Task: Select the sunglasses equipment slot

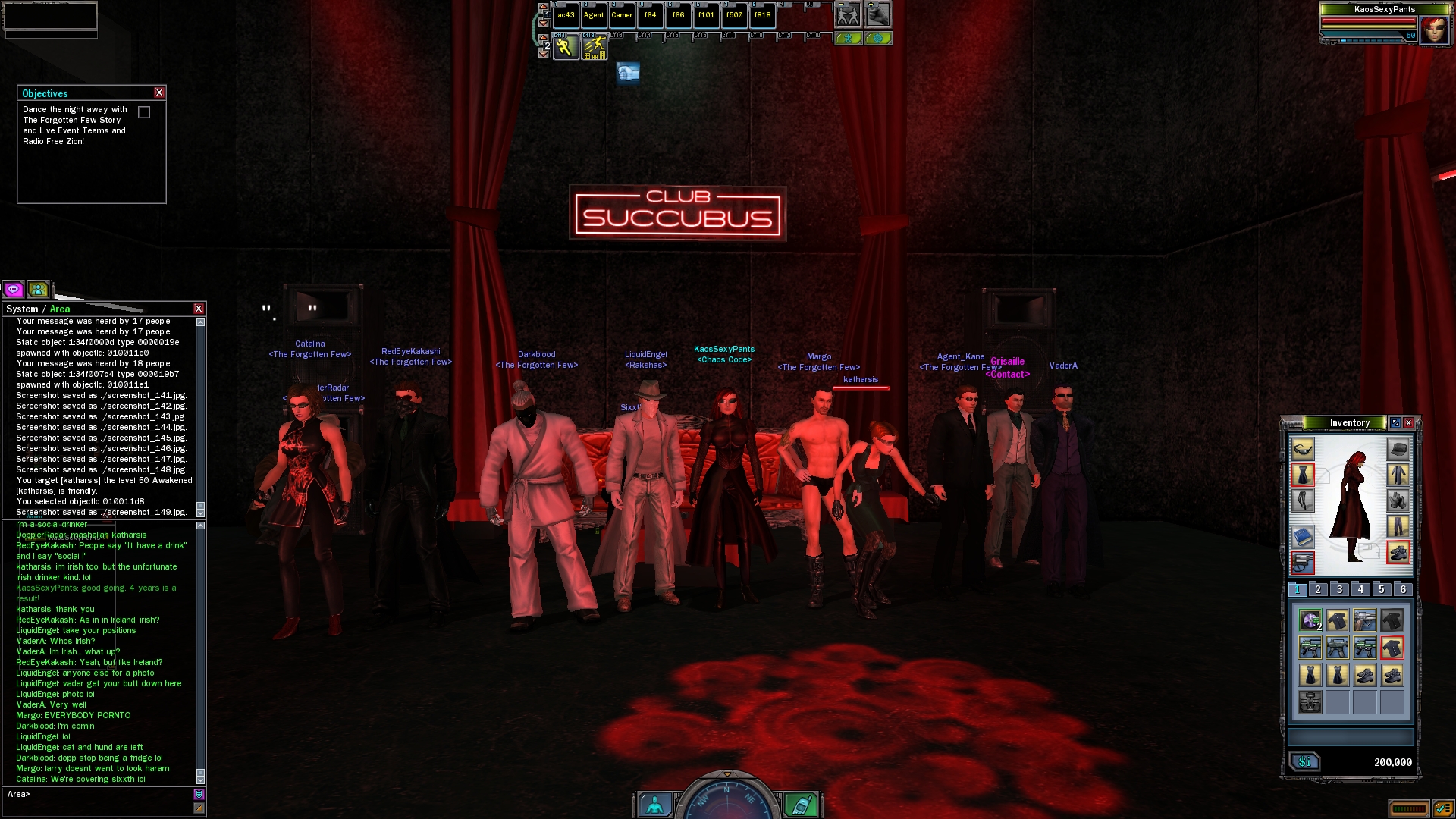Action: pyautogui.click(x=1303, y=449)
